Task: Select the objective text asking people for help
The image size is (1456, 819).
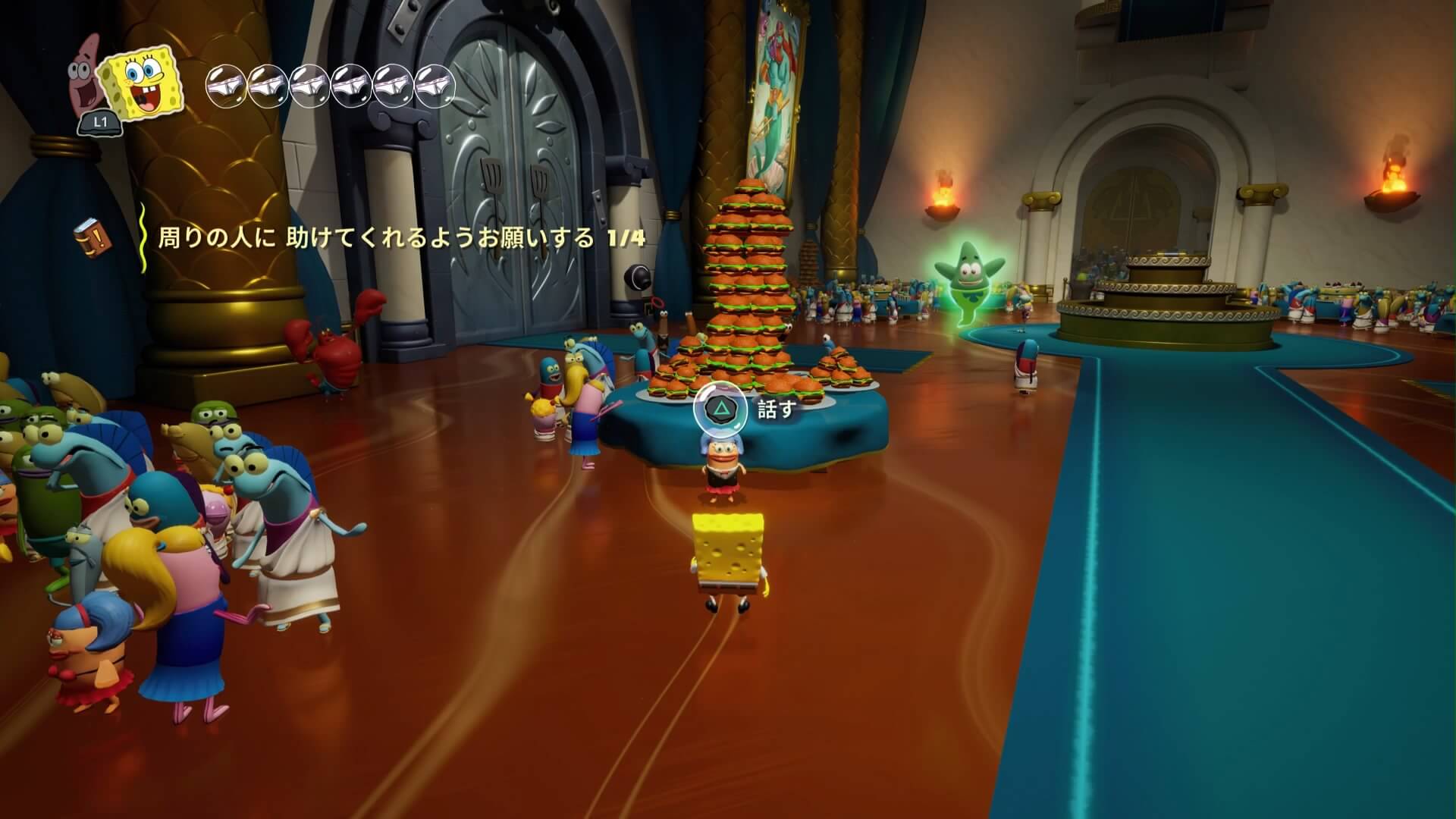Action: (x=401, y=239)
